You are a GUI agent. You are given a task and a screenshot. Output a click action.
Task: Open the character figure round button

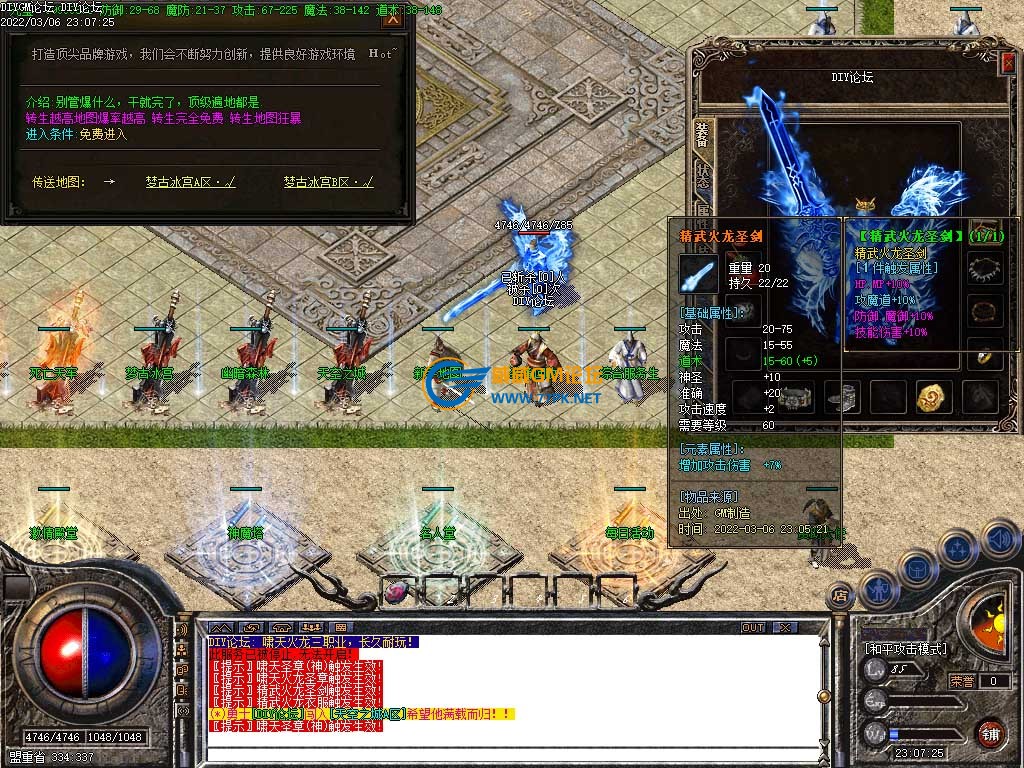click(x=877, y=591)
